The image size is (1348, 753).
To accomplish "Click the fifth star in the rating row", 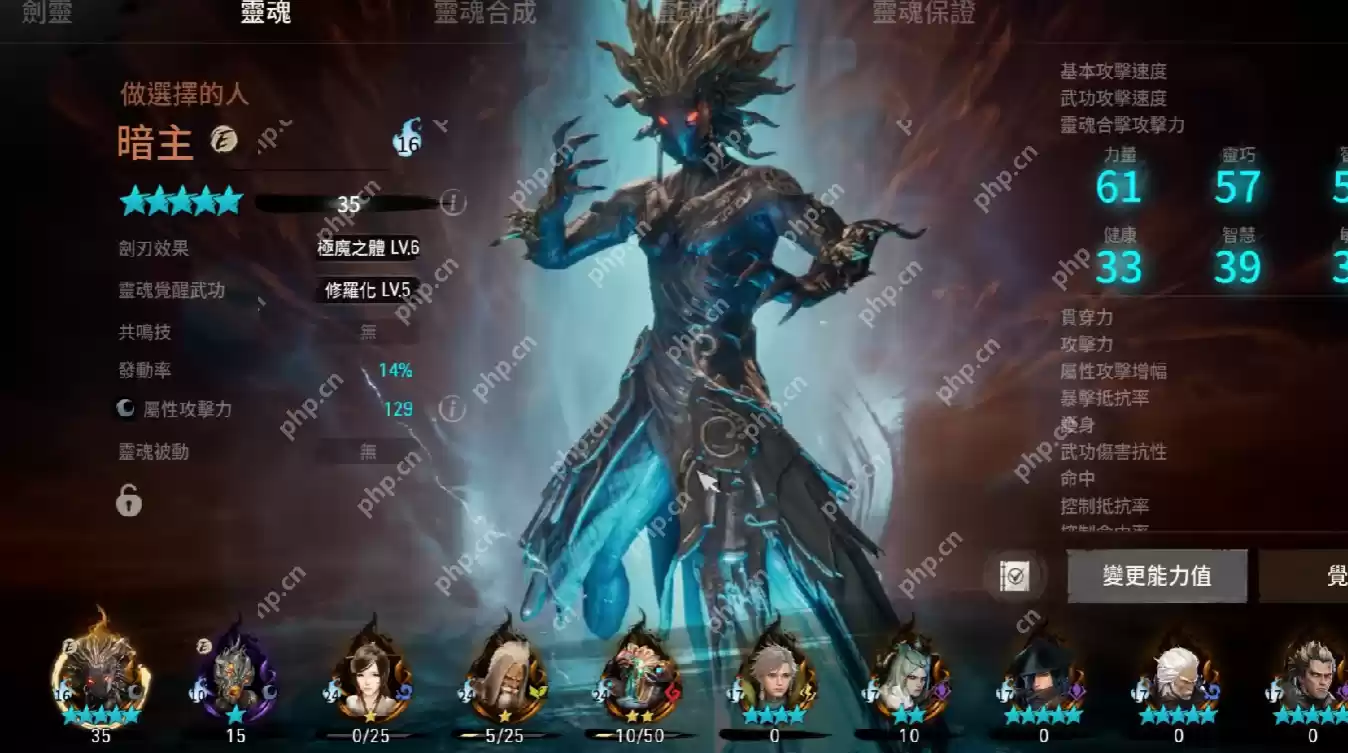I will 230,201.
